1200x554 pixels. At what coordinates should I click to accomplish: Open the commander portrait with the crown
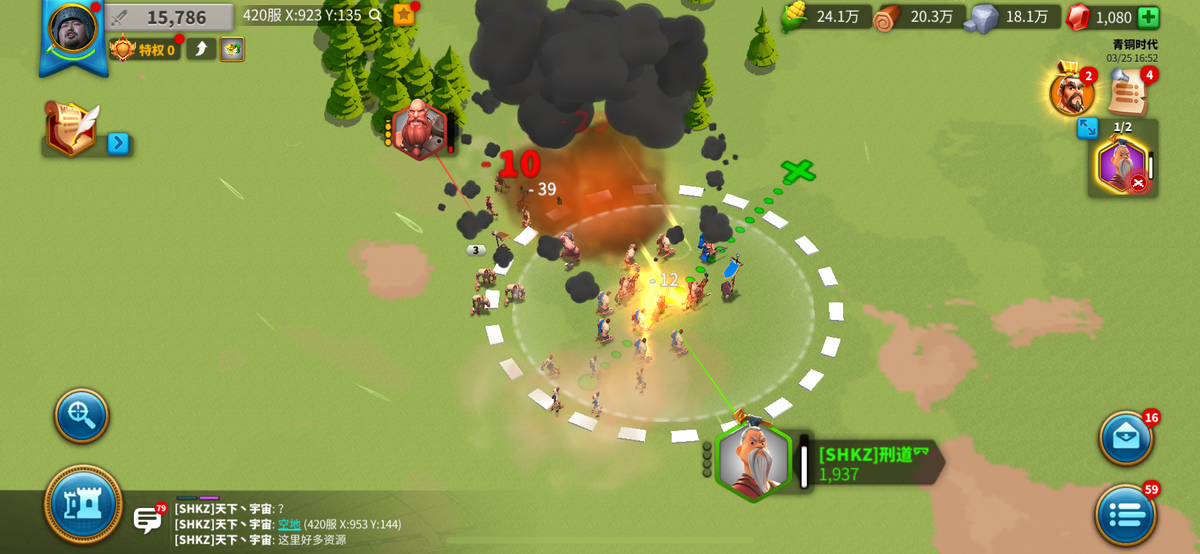point(1071,92)
